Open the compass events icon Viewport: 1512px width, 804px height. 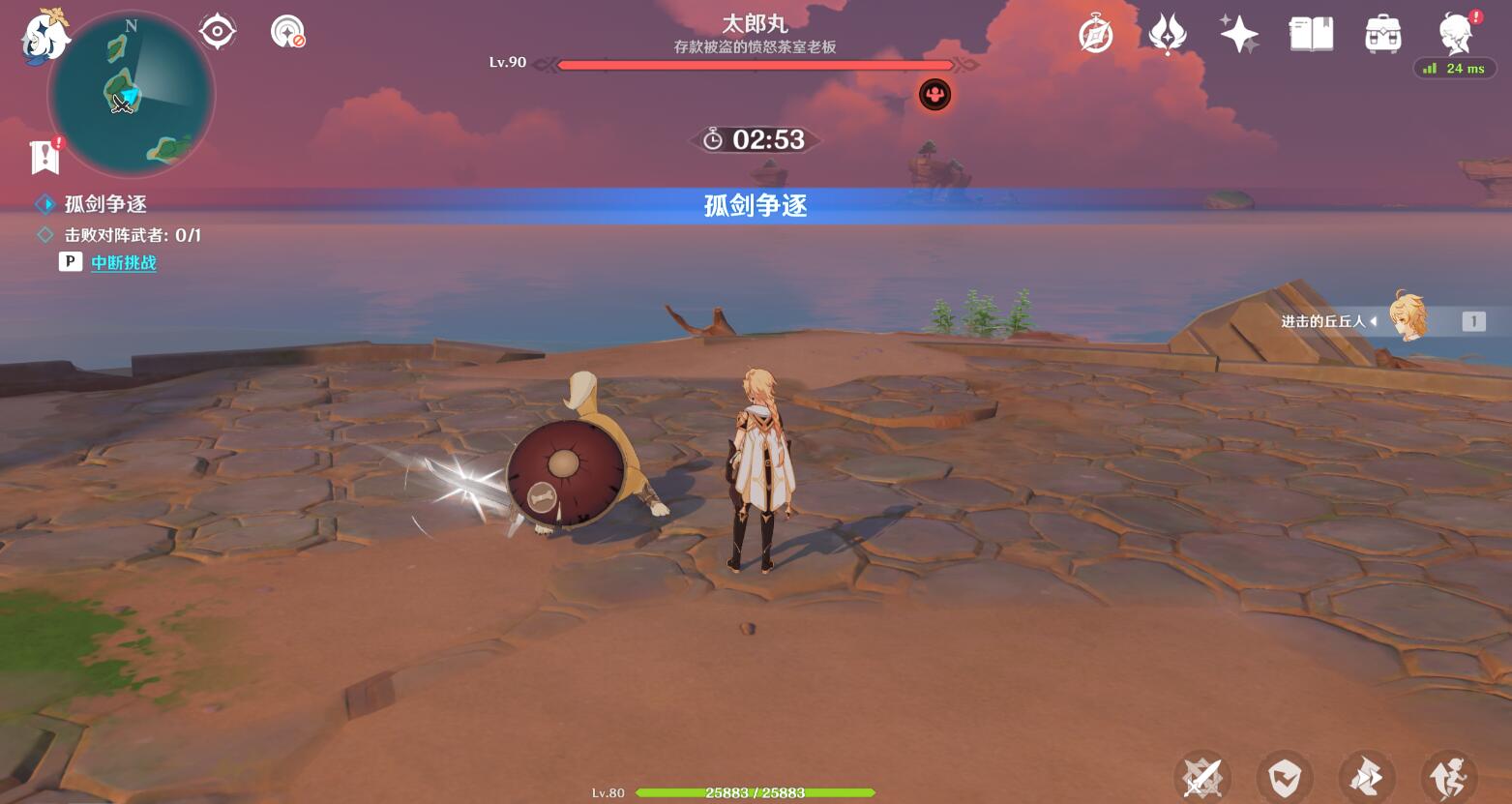(x=1095, y=36)
